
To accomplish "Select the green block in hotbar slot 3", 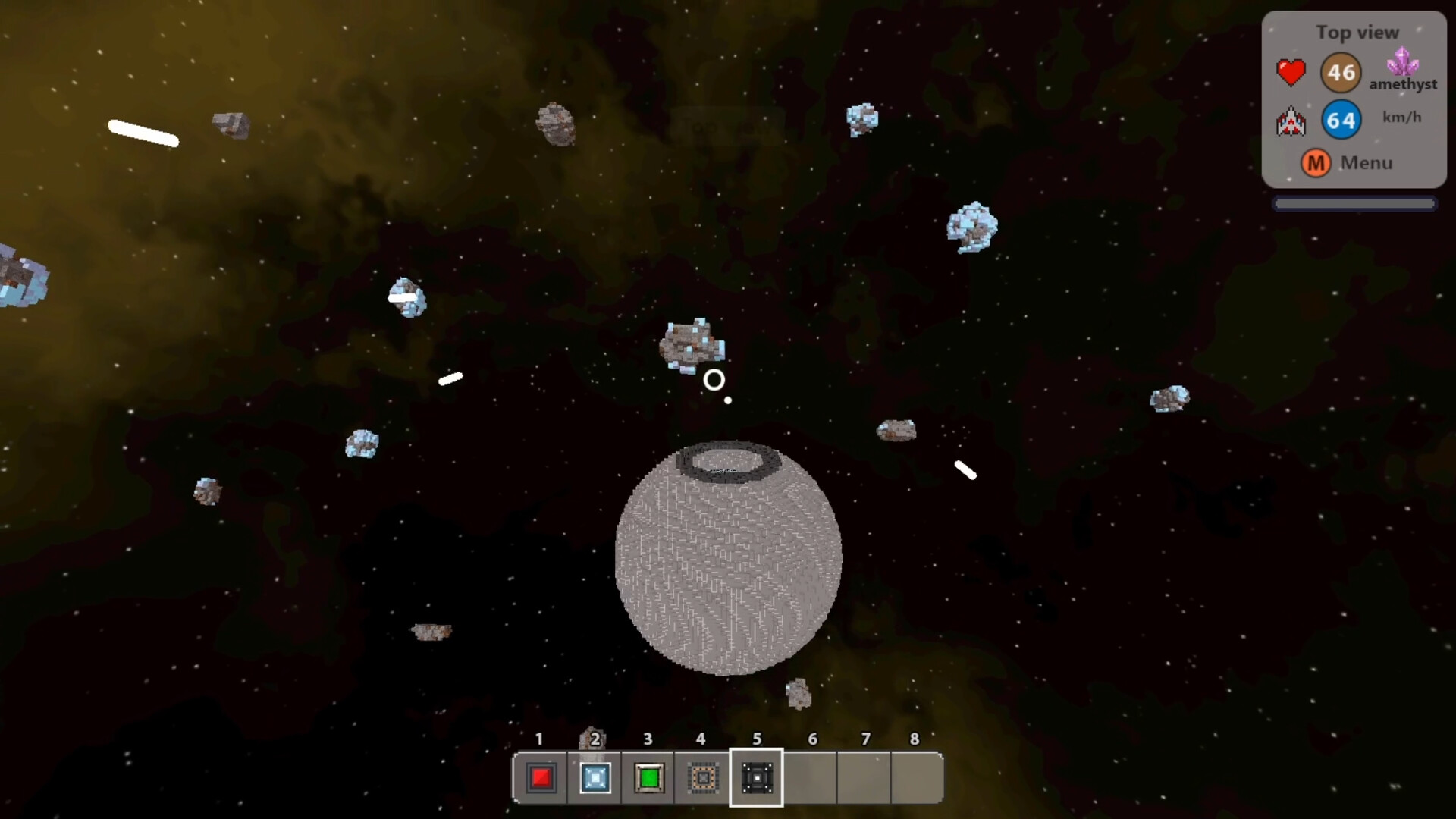I will pyautogui.click(x=648, y=778).
